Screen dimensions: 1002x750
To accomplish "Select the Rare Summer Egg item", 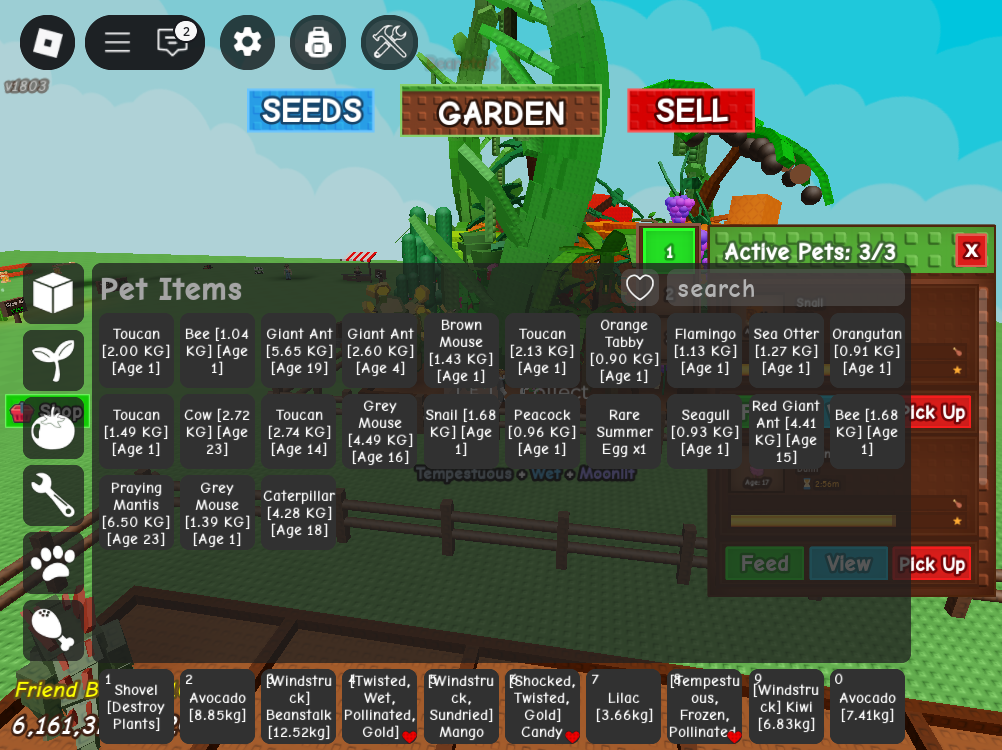I will 624,432.
